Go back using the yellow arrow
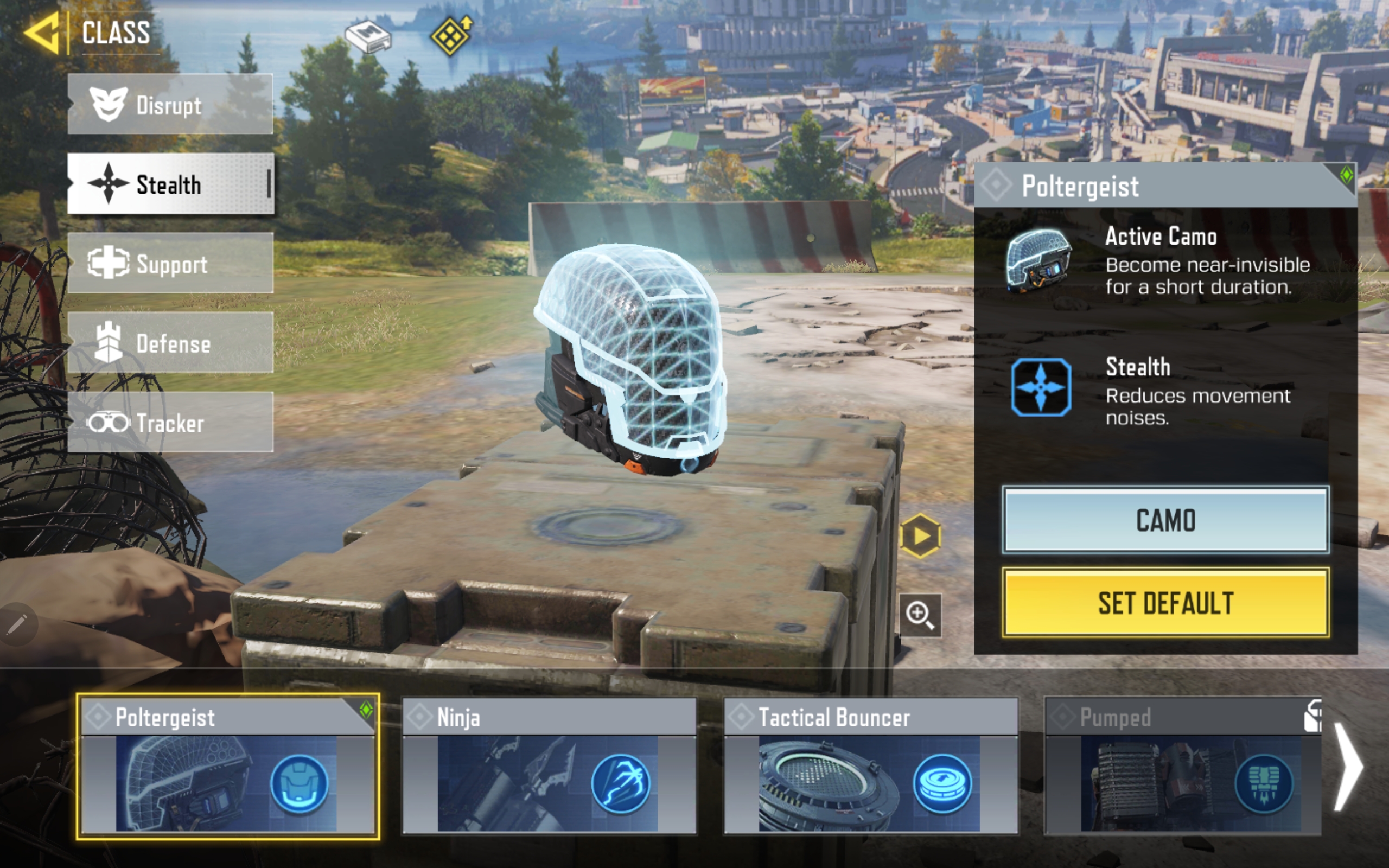Image resolution: width=1389 pixels, height=868 pixels. [41, 33]
